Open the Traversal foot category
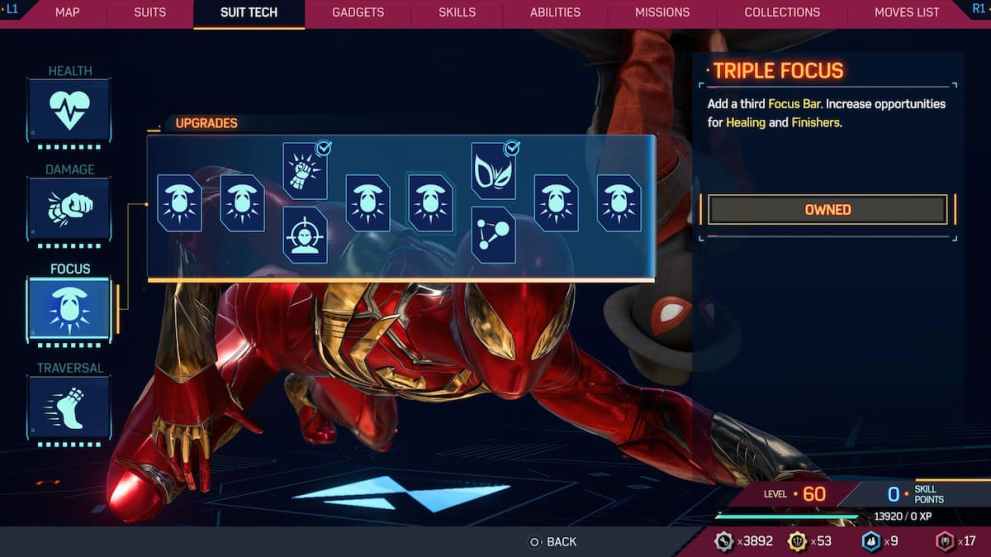The height and width of the screenshot is (557, 991). click(x=69, y=407)
